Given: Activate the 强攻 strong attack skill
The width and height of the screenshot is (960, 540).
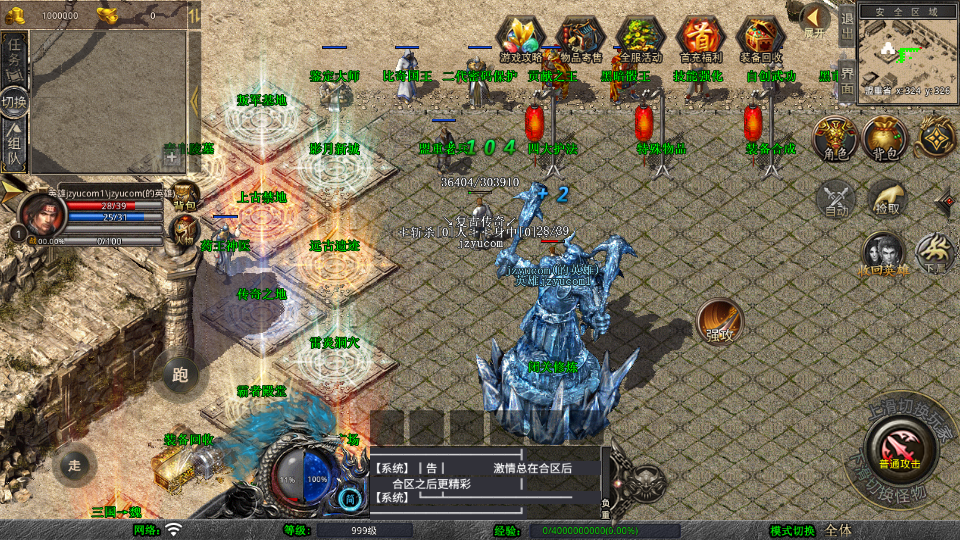Looking at the screenshot, I should click(x=718, y=320).
